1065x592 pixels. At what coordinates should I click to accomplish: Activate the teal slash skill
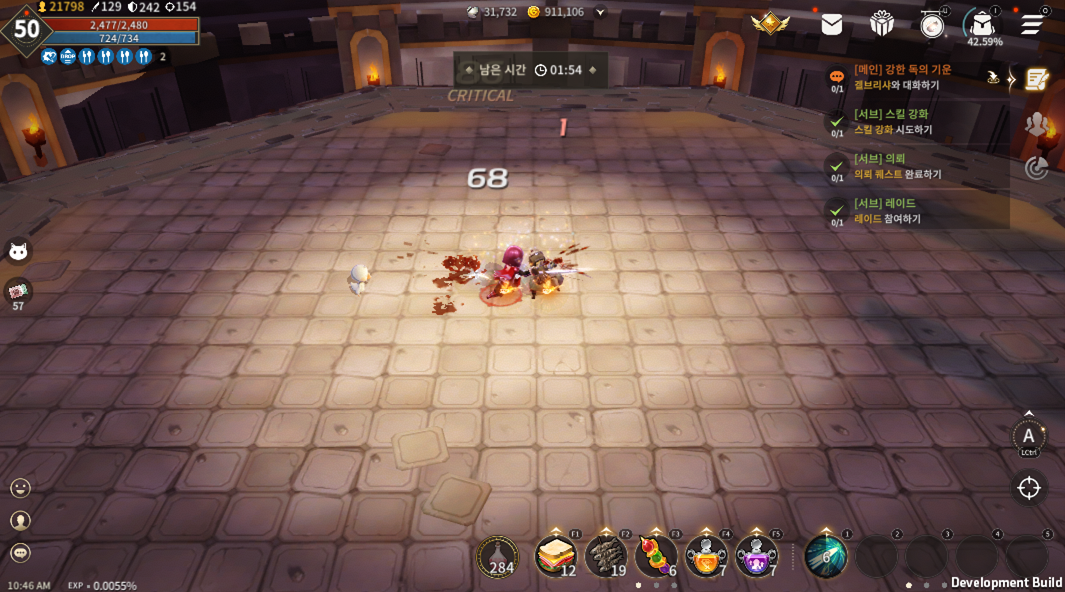click(826, 556)
